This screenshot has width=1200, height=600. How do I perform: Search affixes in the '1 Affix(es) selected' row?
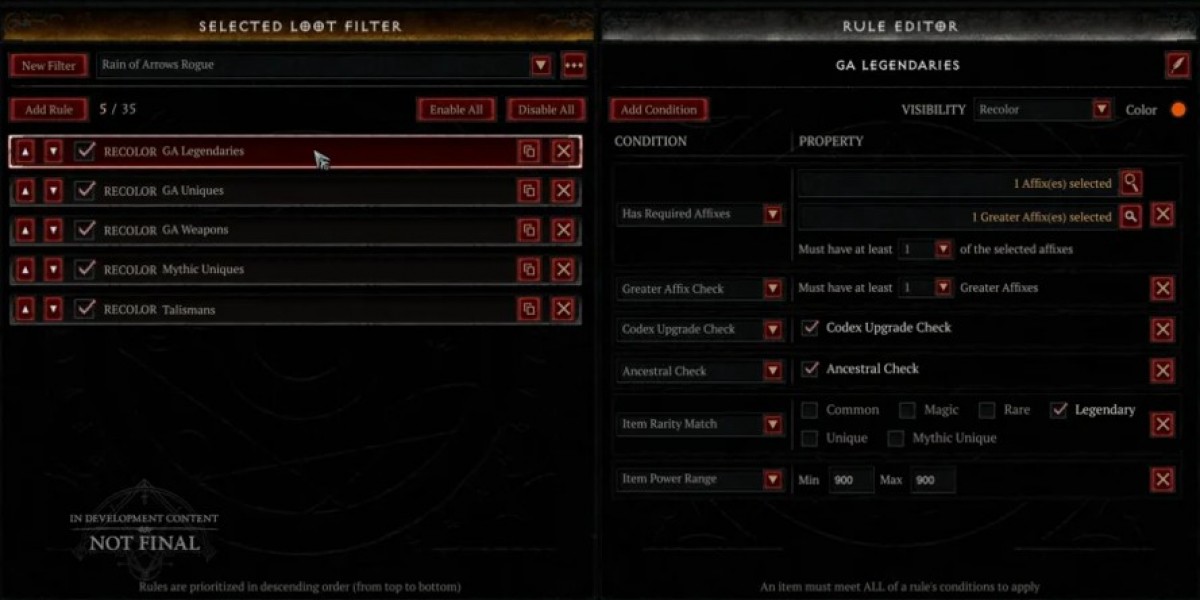[1130, 183]
